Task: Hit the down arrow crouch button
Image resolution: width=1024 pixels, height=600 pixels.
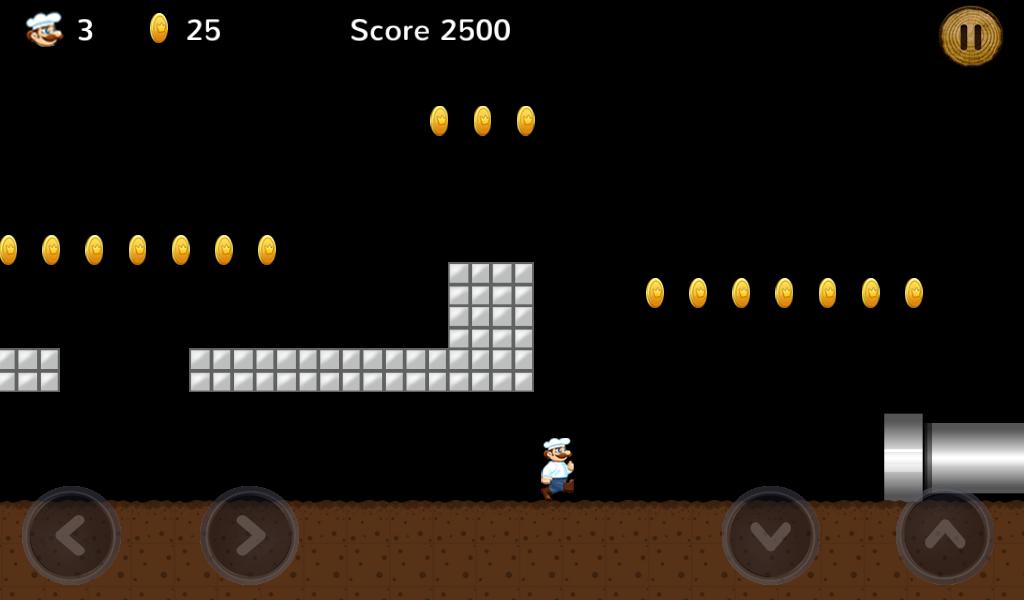Action: point(770,535)
